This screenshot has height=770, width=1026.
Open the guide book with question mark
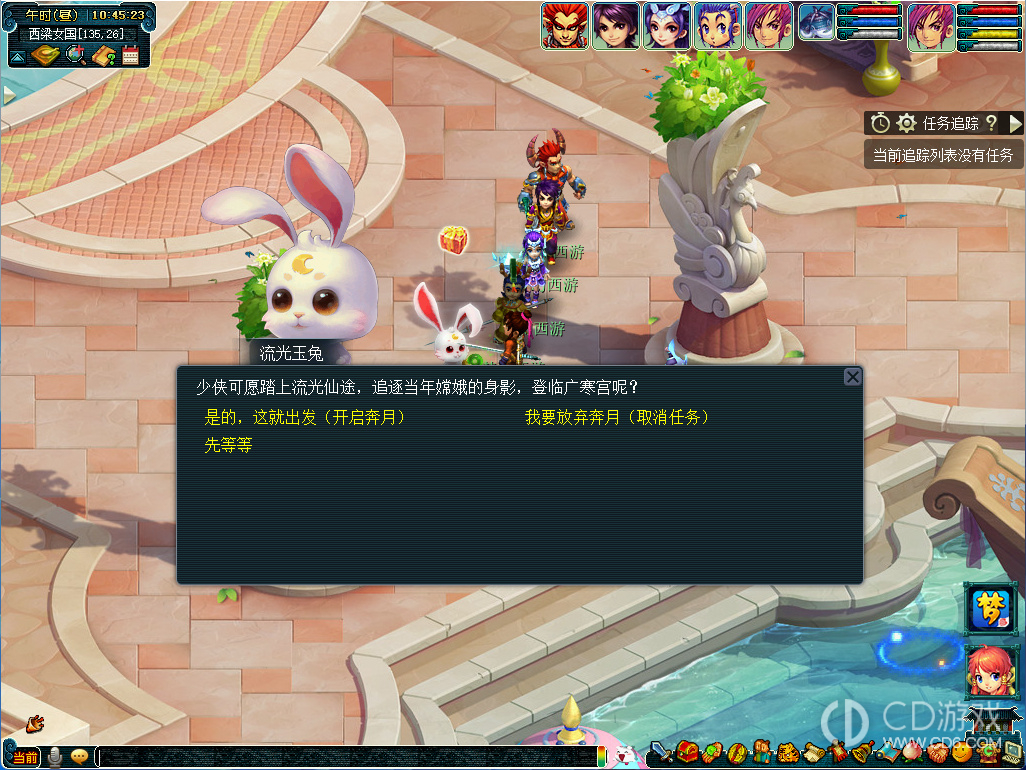pyautogui.click(x=103, y=55)
